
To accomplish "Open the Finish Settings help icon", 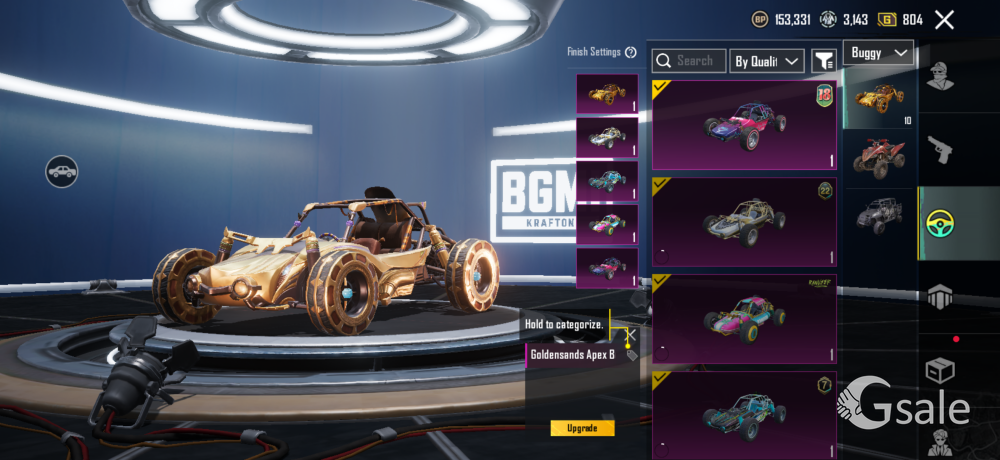I will (630, 52).
